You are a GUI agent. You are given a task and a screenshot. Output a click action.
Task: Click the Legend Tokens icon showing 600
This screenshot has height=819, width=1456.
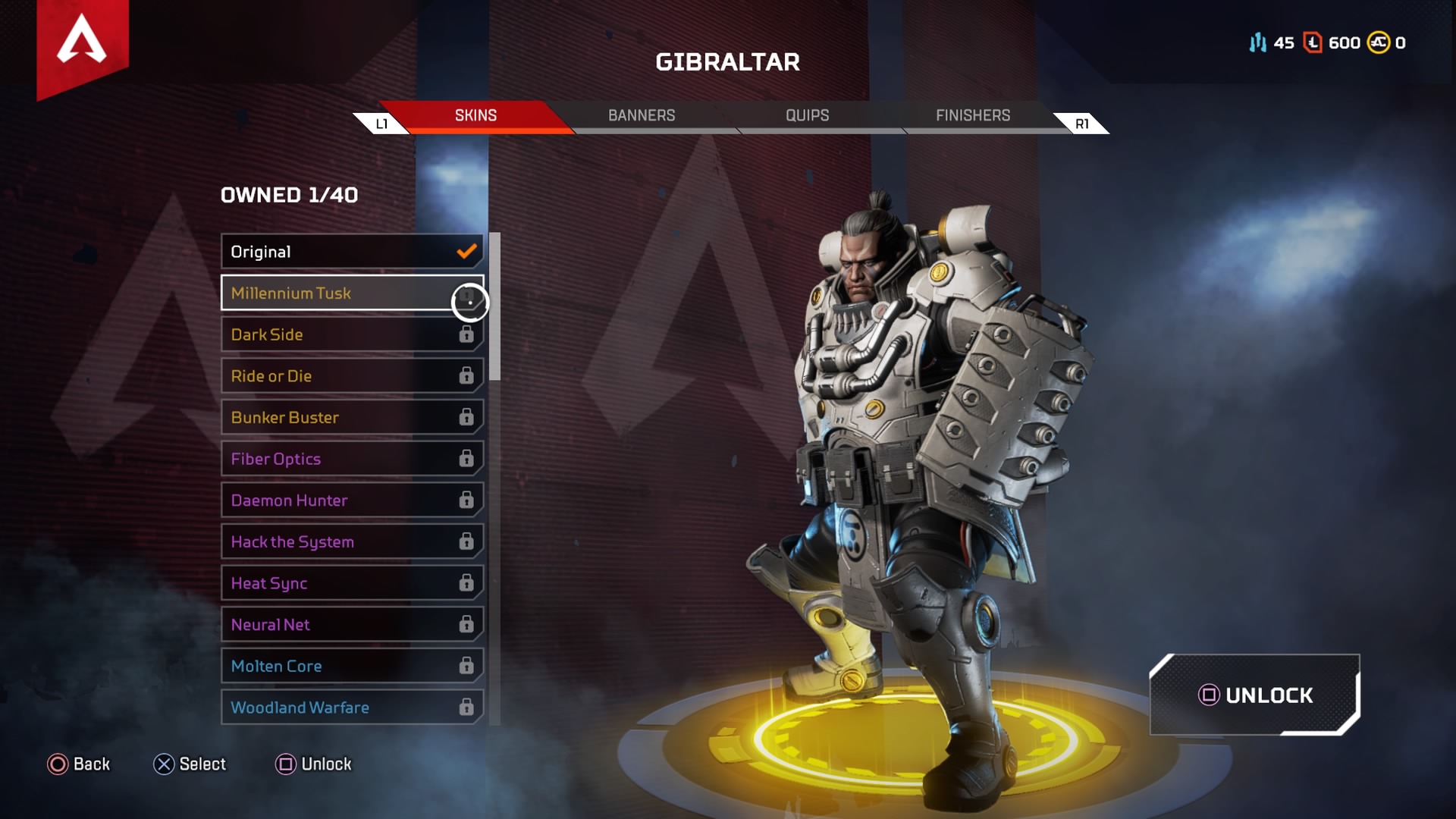(x=1311, y=43)
